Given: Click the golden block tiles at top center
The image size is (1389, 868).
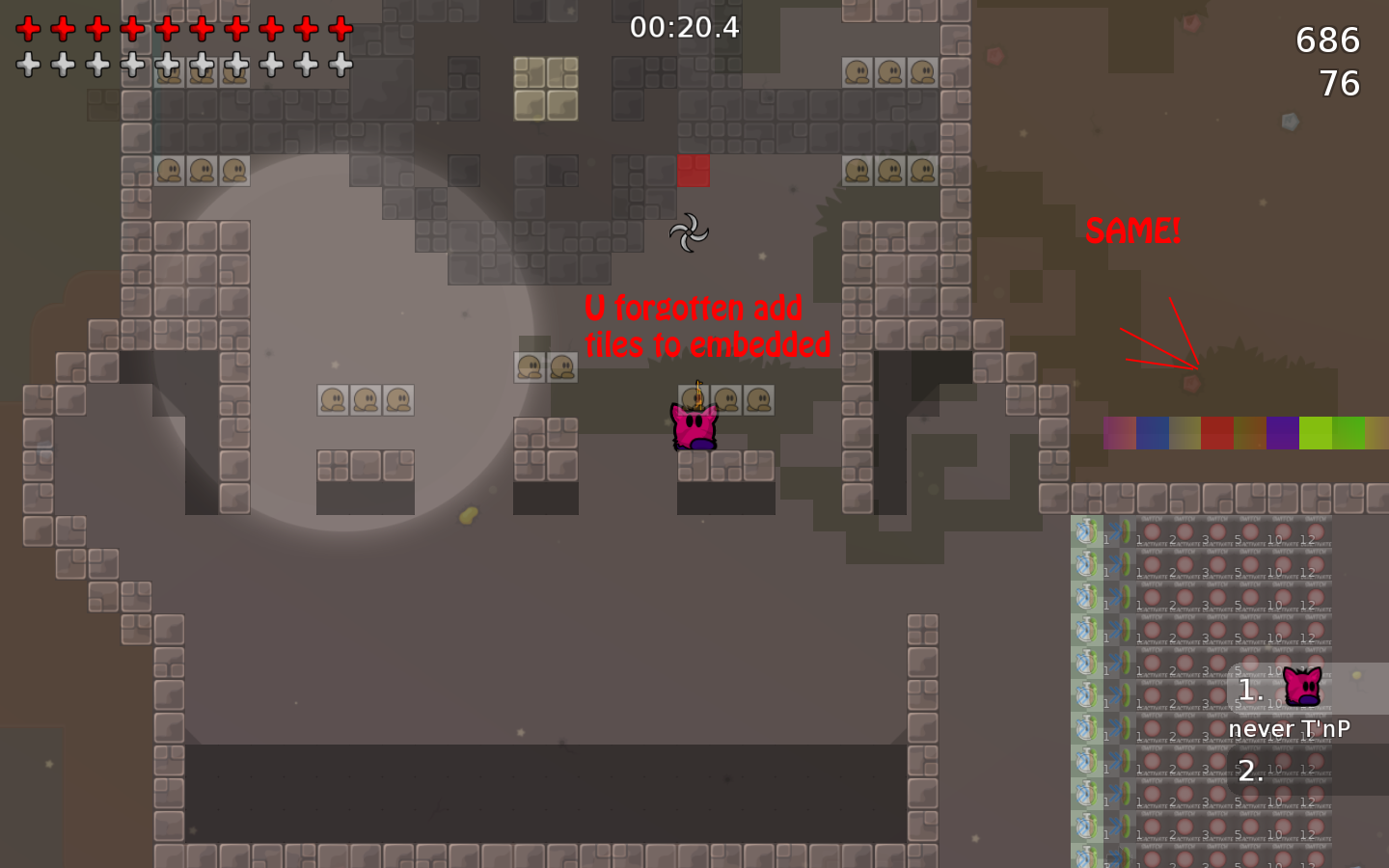Looking at the screenshot, I should pyautogui.click(x=544, y=89).
